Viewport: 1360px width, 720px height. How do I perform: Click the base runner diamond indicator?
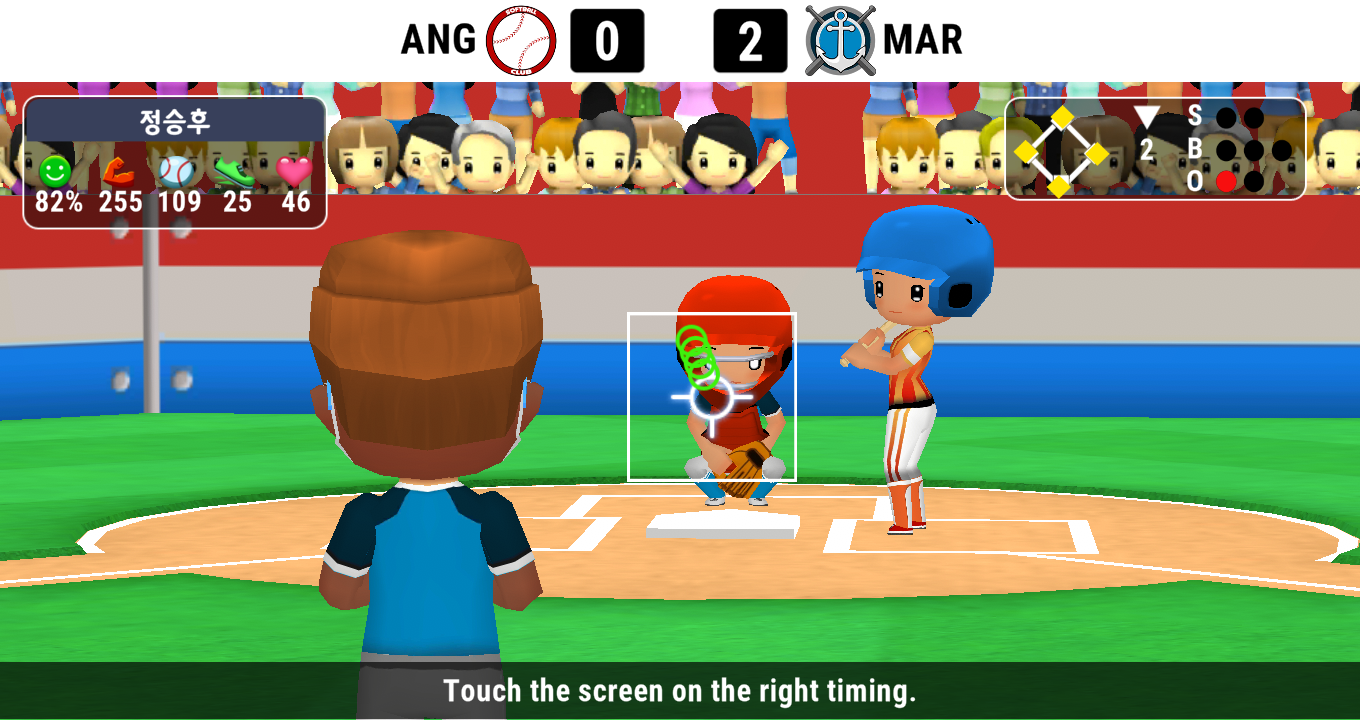coord(1061,152)
